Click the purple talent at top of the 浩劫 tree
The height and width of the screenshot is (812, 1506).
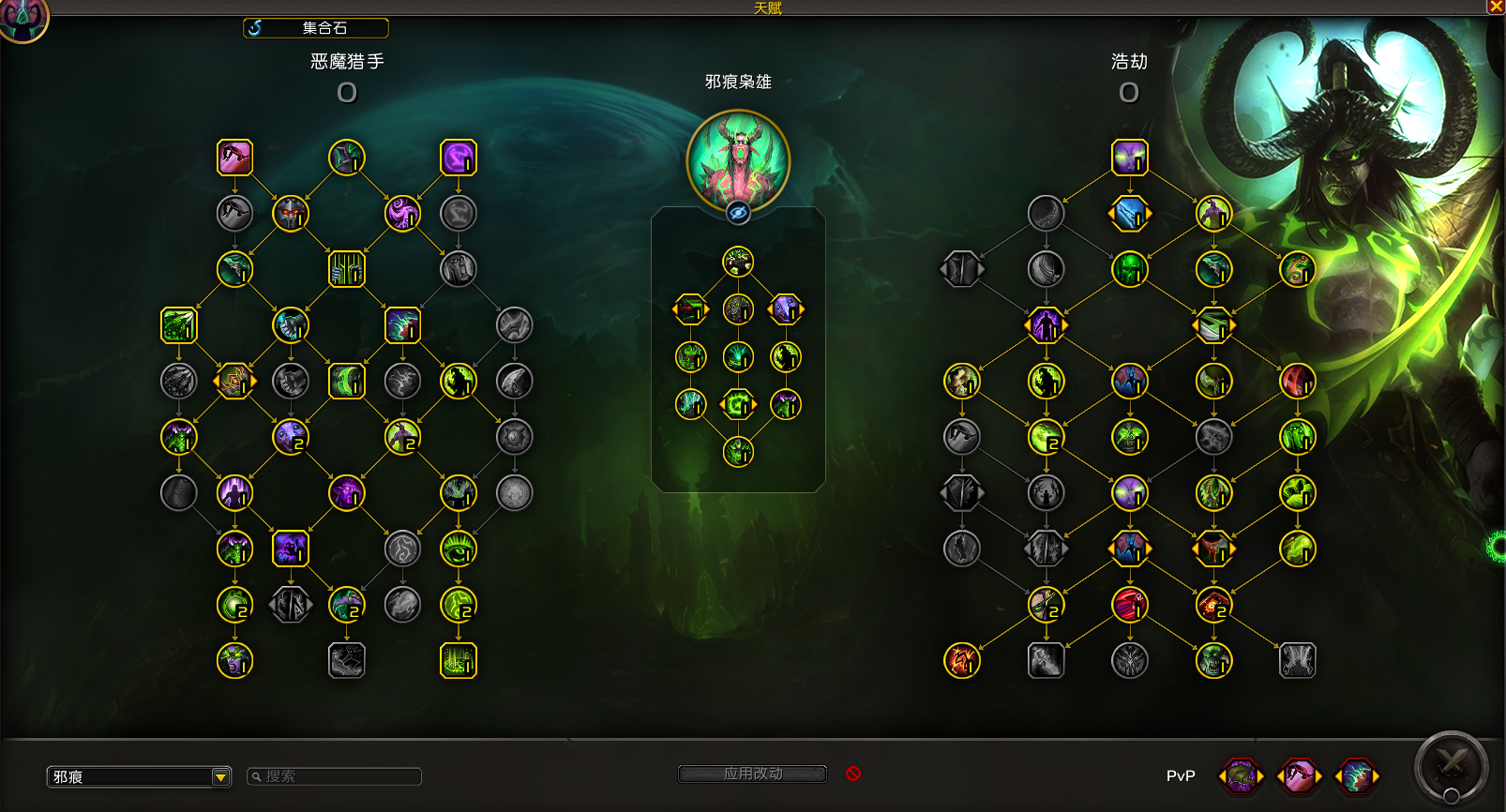[1129, 158]
